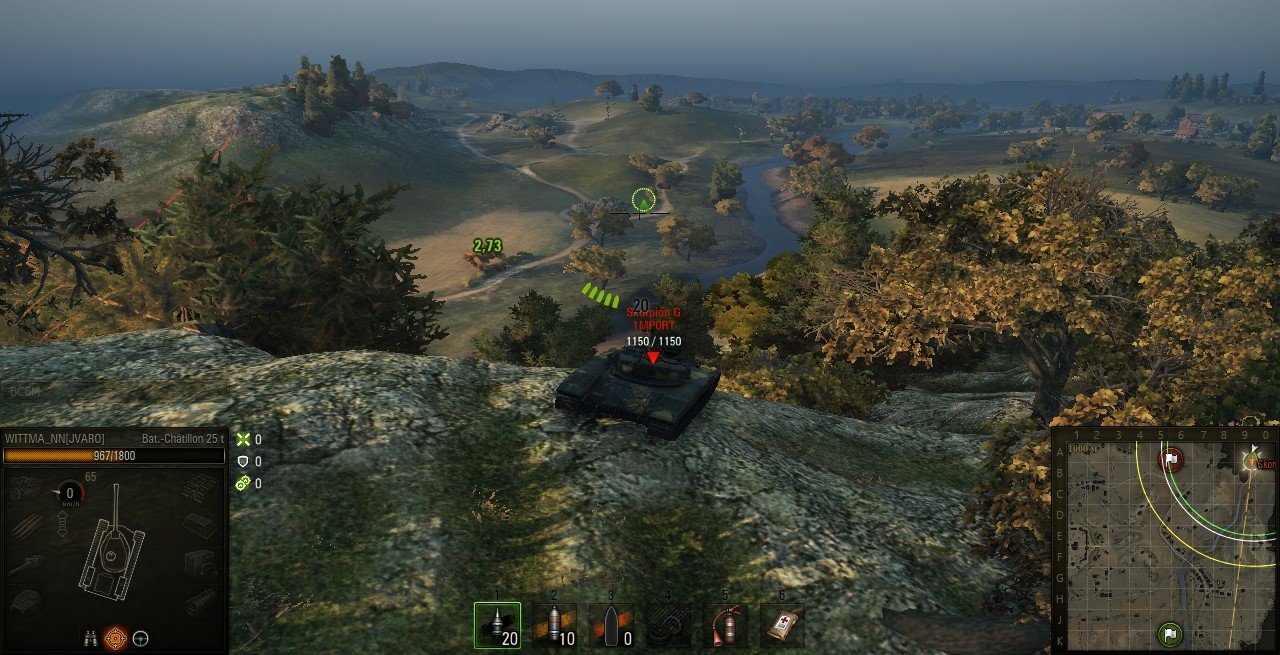Click the ammo rack module icon
This screenshot has width=1280, height=655.
29,526
